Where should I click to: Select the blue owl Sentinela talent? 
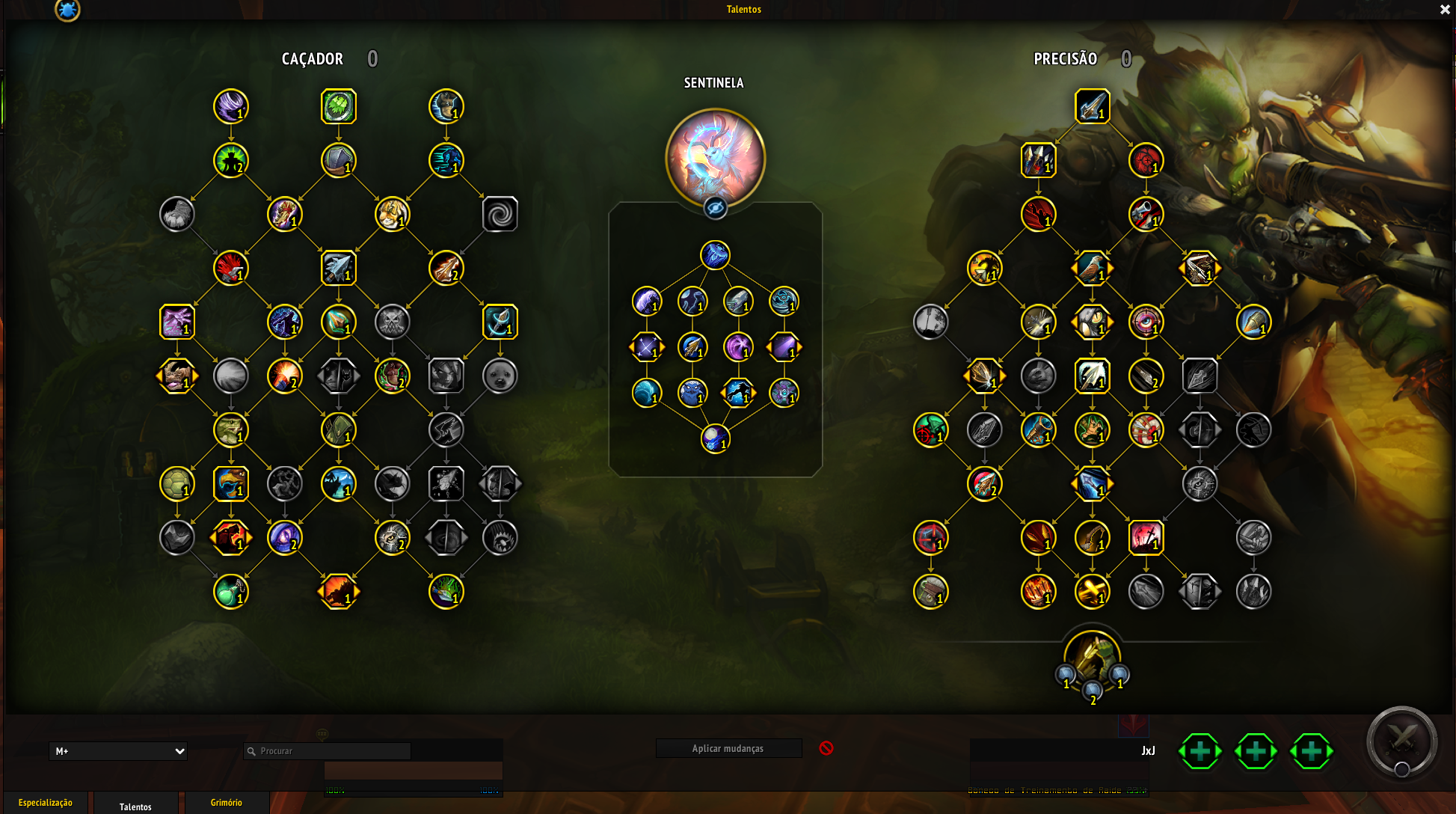pos(692,393)
